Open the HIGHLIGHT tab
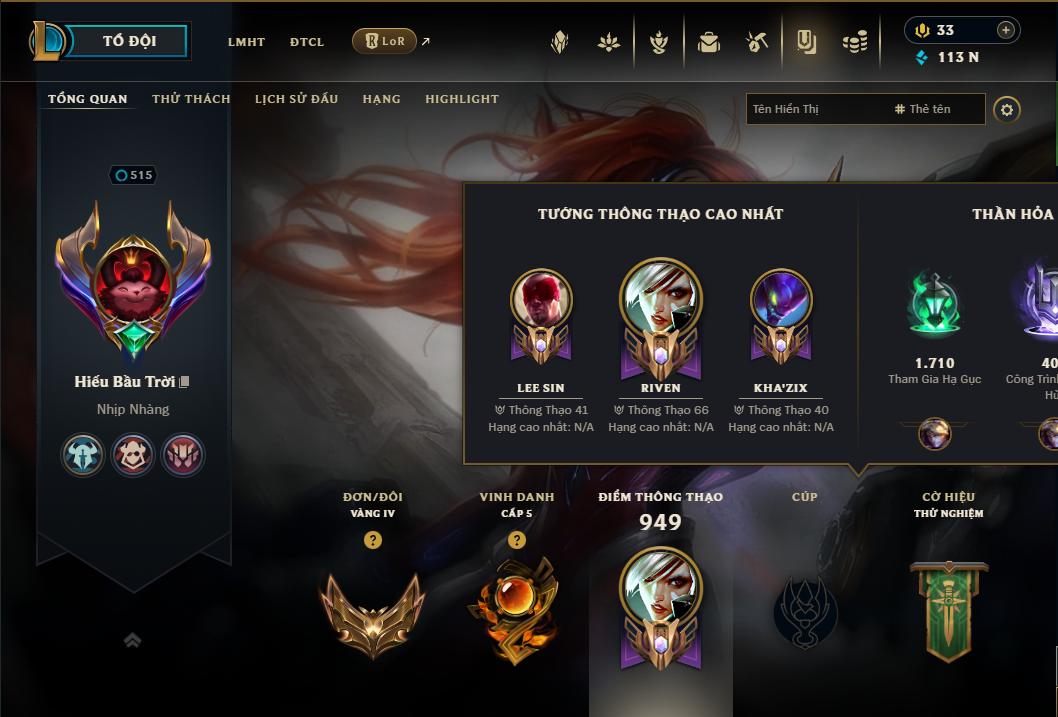 click(x=462, y=99)
